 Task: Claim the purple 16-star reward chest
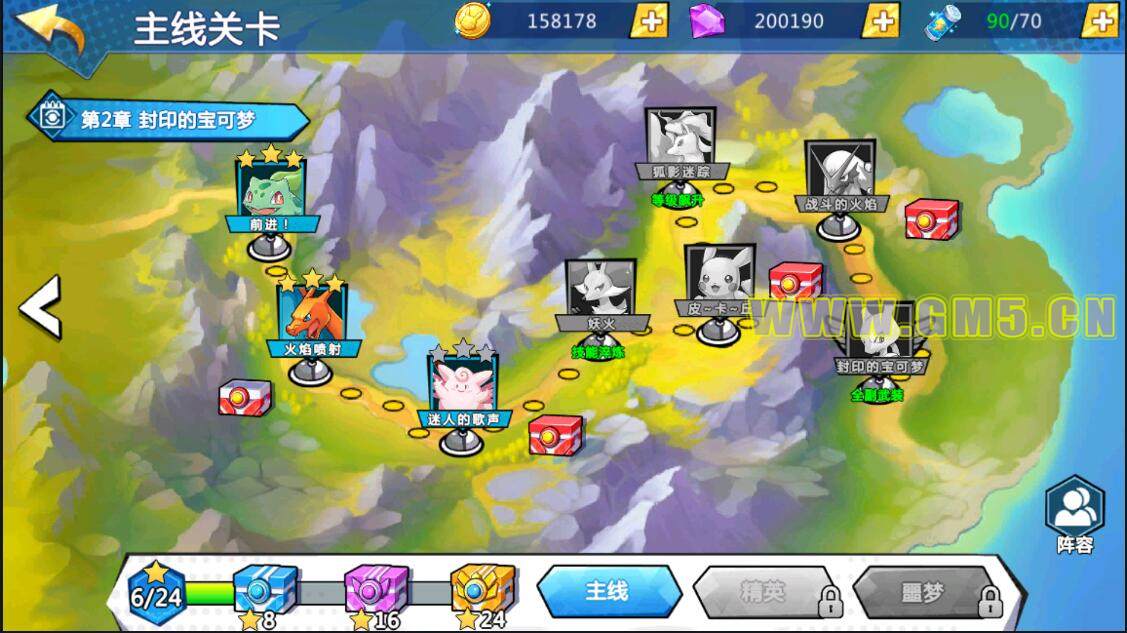point(376,588)
